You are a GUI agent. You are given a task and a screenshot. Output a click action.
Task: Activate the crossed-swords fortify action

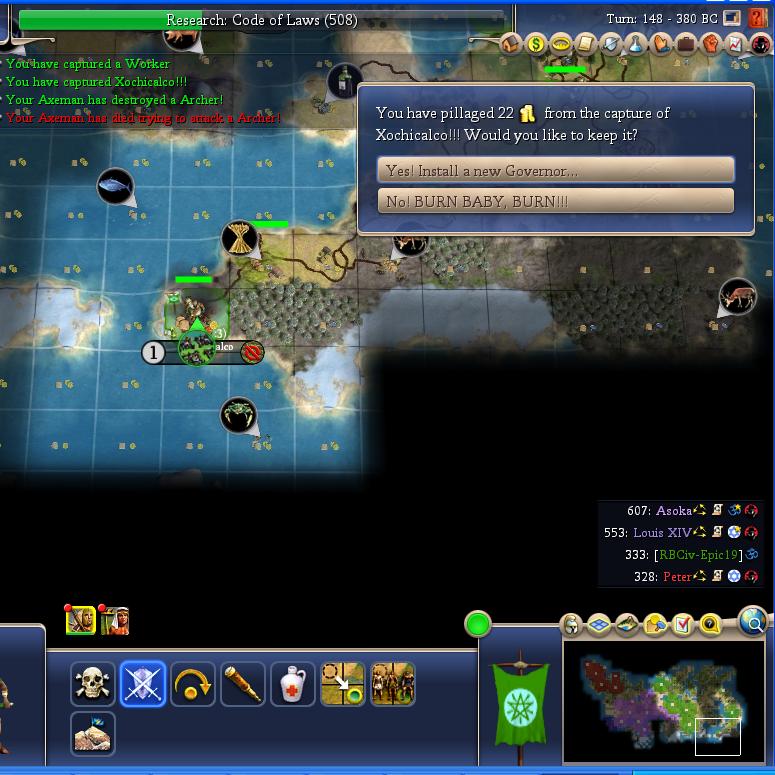click(x=142, y=684)
